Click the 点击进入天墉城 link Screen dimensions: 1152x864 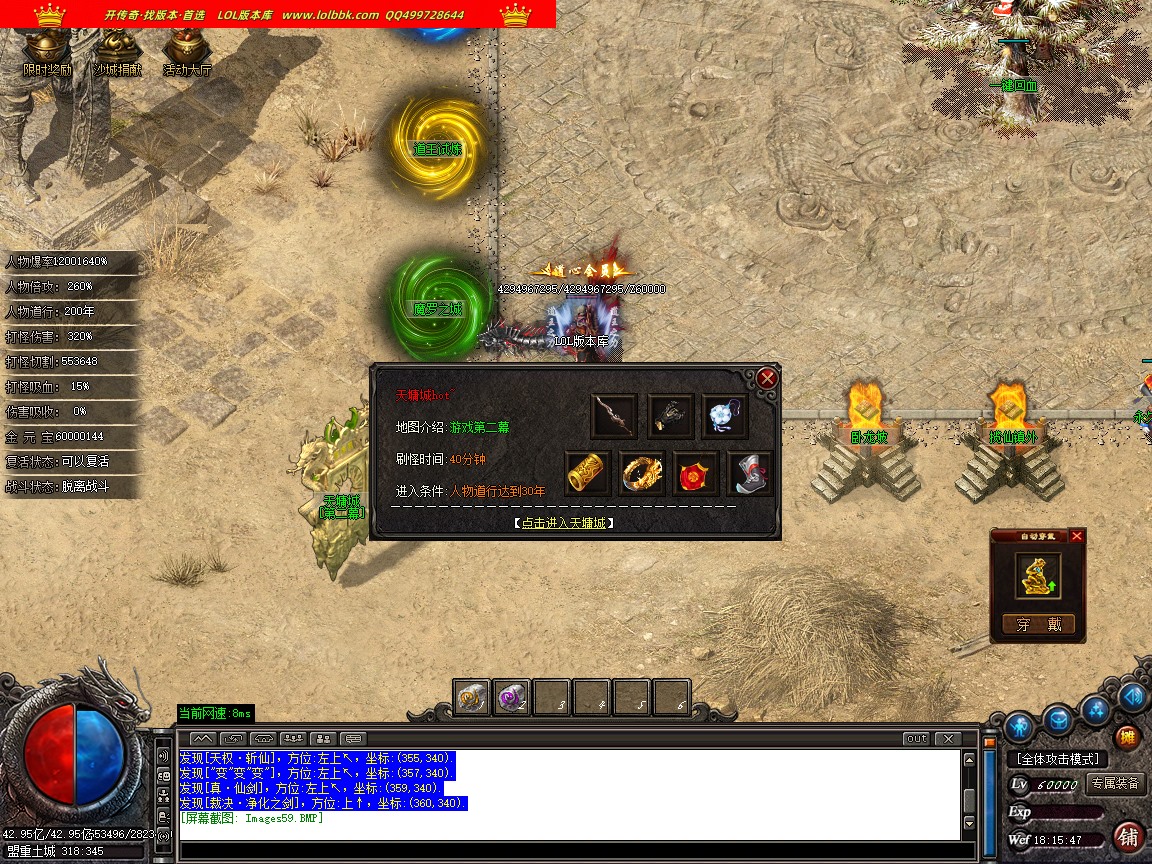pyautogui.click(x=564, y=522)
